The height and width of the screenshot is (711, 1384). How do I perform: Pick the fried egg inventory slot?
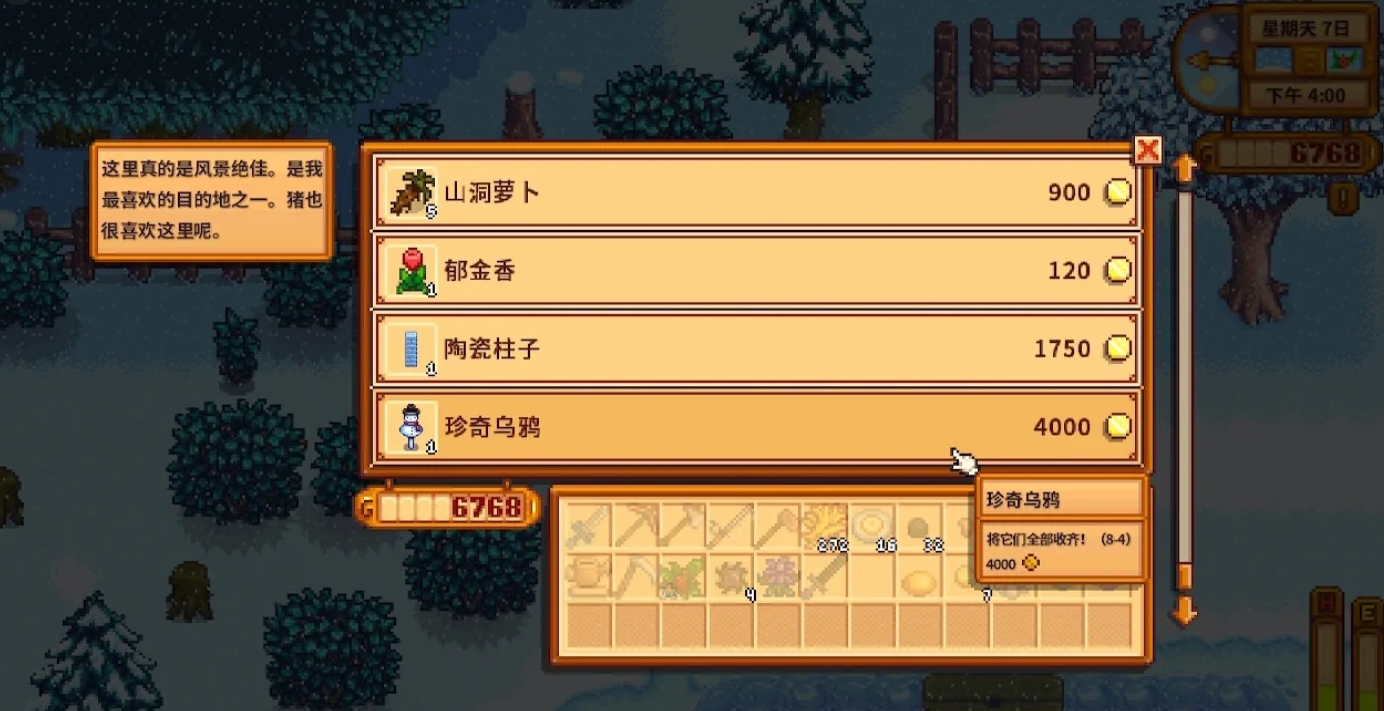coord(871,526)
